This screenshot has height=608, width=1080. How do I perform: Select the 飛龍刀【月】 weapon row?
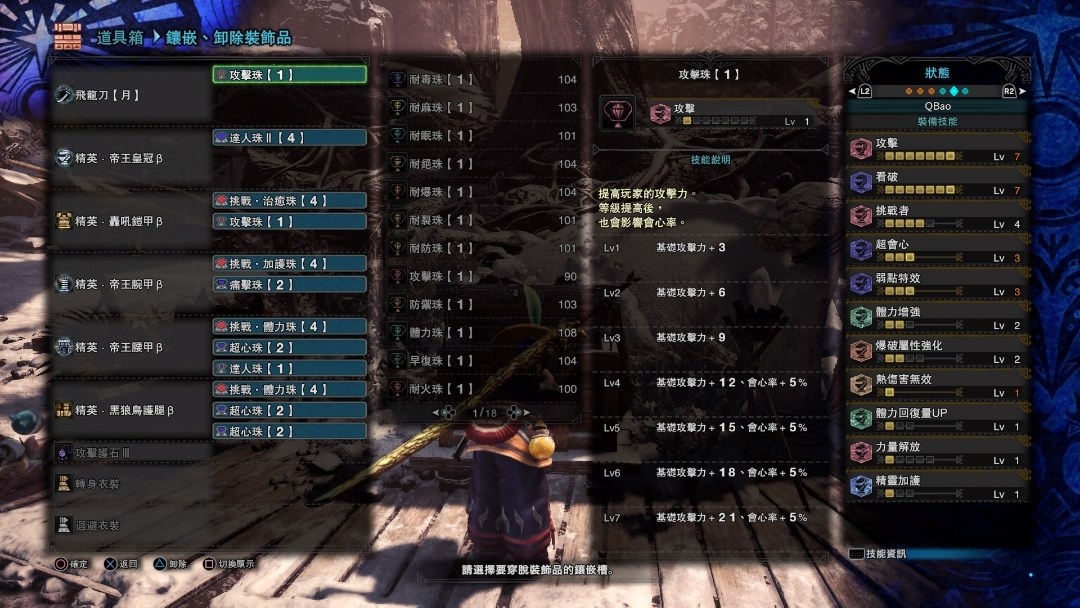pos(130,95)
